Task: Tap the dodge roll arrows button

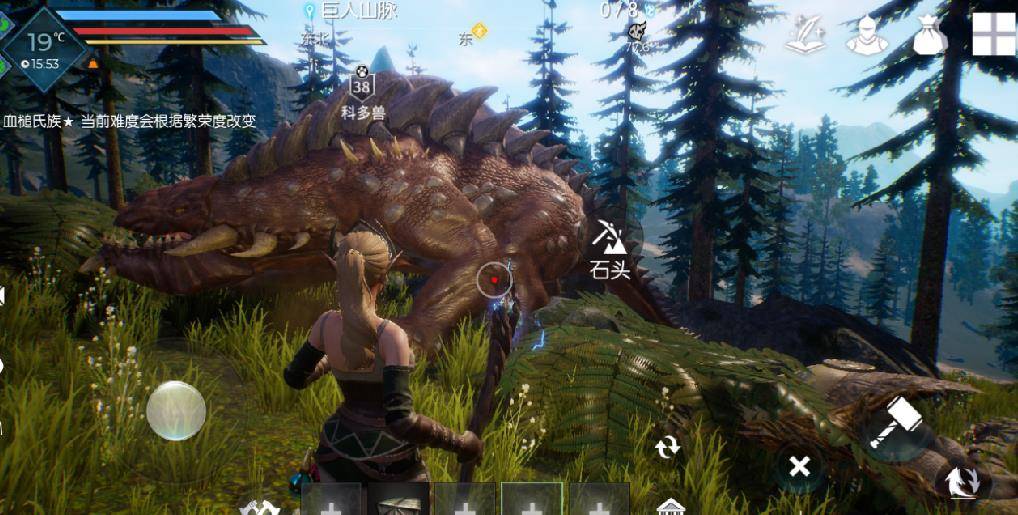Action: [963, 481]
